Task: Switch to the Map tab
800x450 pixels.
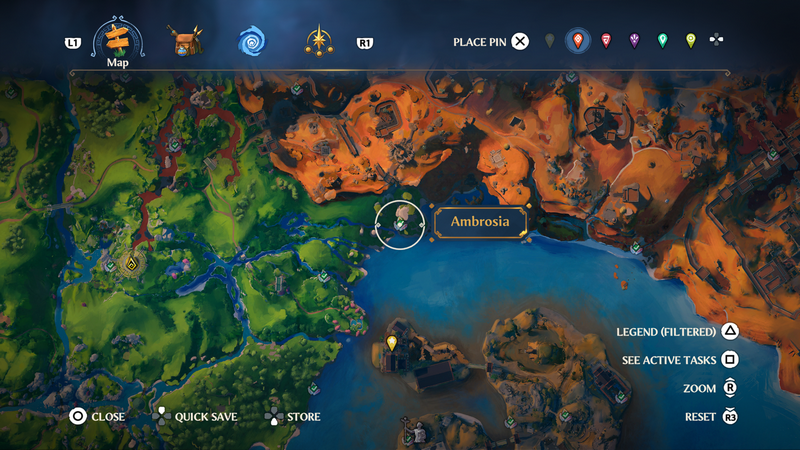Action: coord(118,41)
